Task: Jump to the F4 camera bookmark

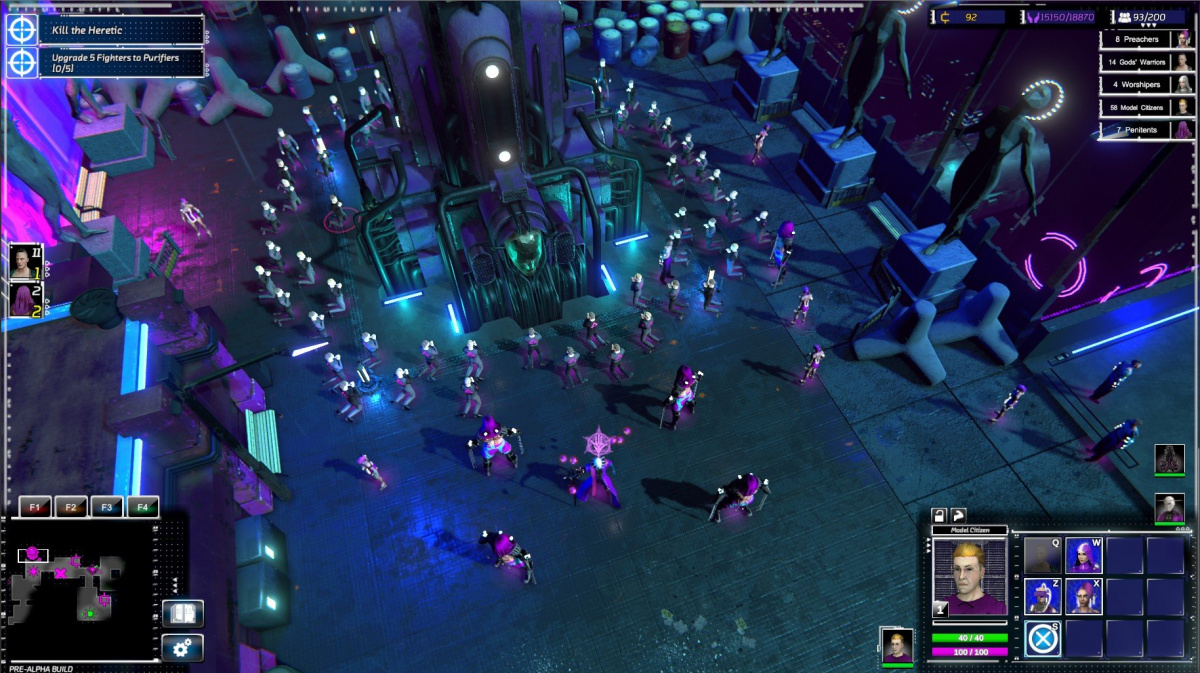Action: click(x=143, y=507)
